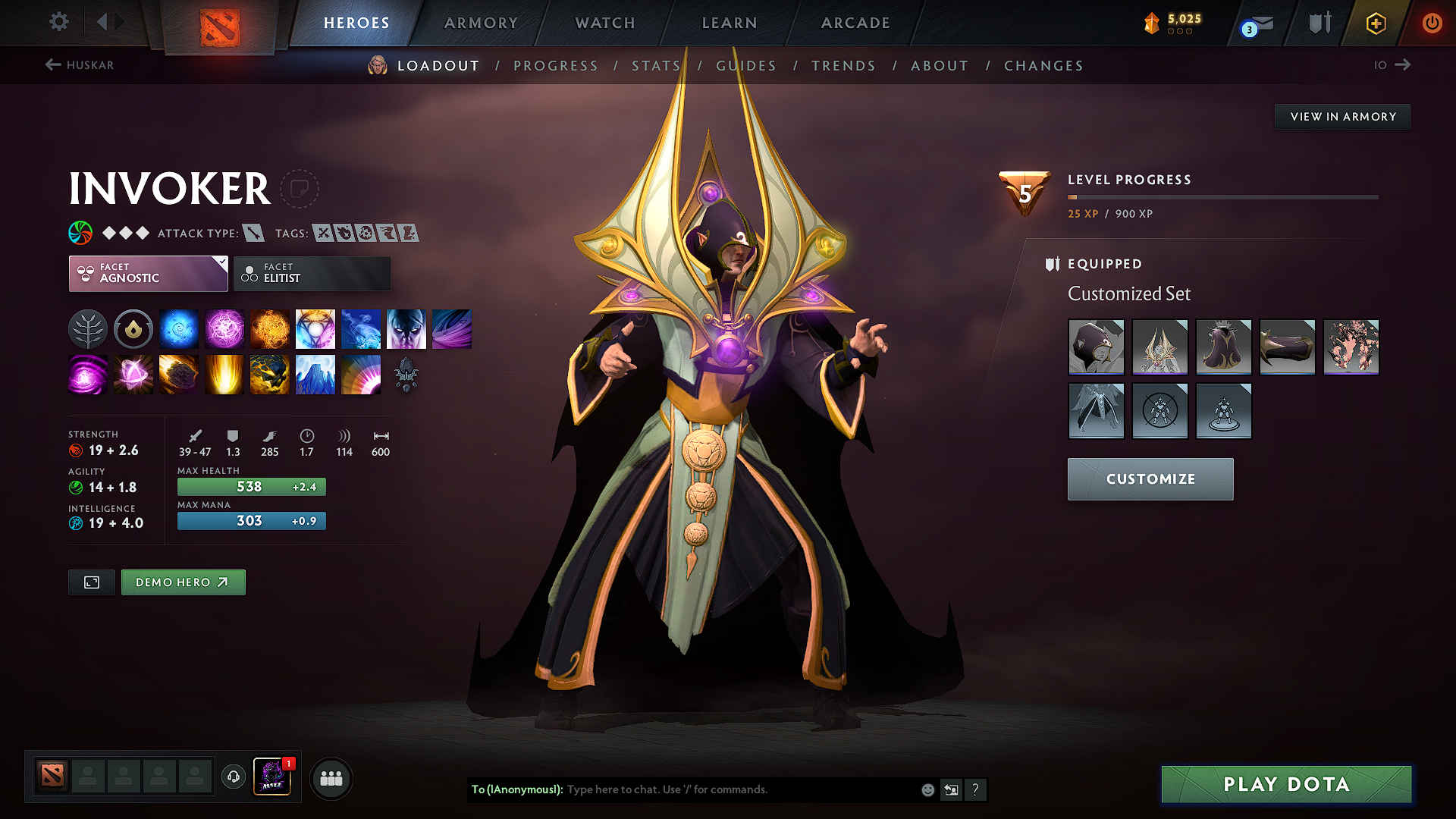Click the hero complexity diamonds indicator

tap(125, 233)
